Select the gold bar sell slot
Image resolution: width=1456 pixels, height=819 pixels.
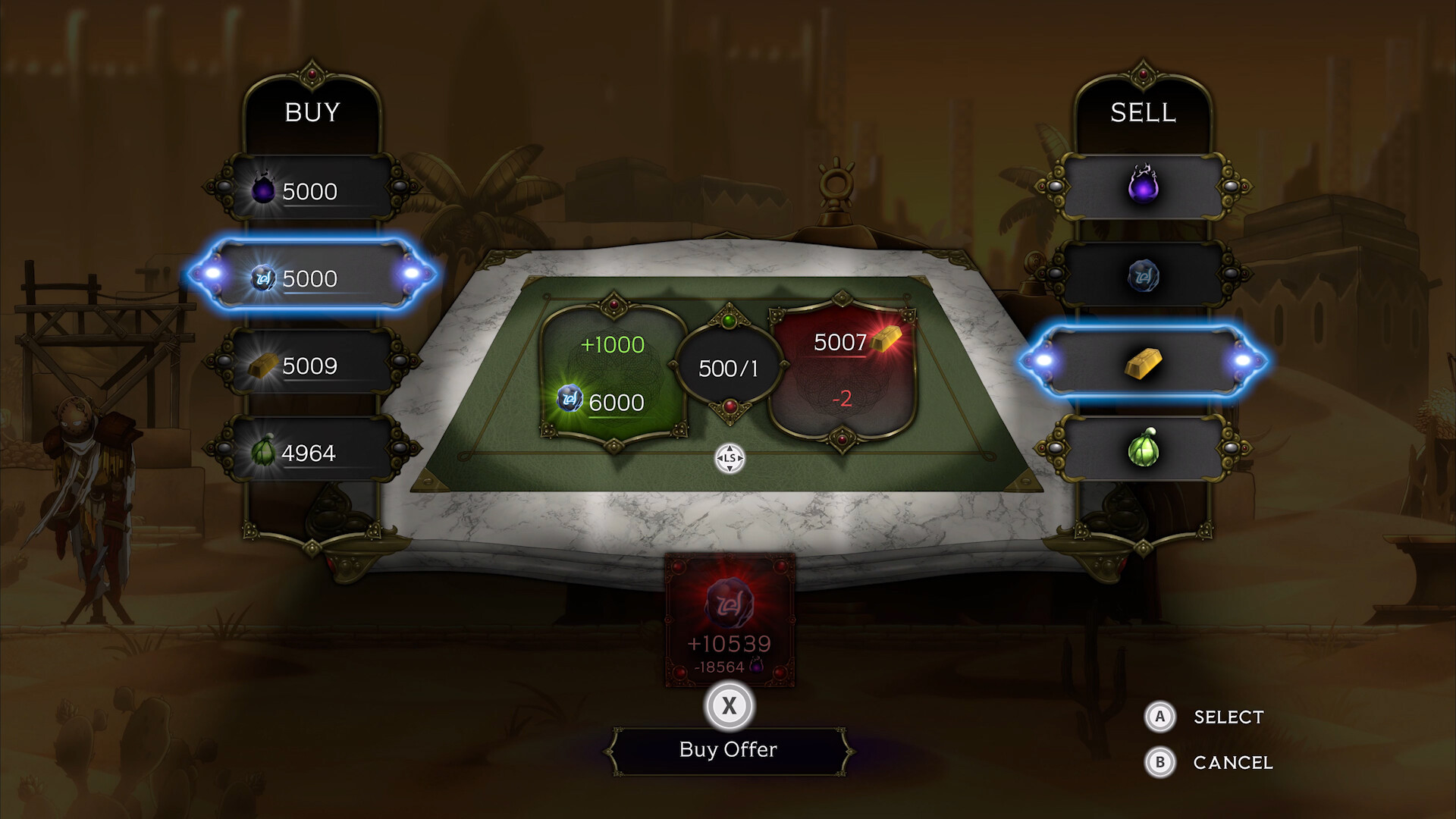pos(1143,362)
